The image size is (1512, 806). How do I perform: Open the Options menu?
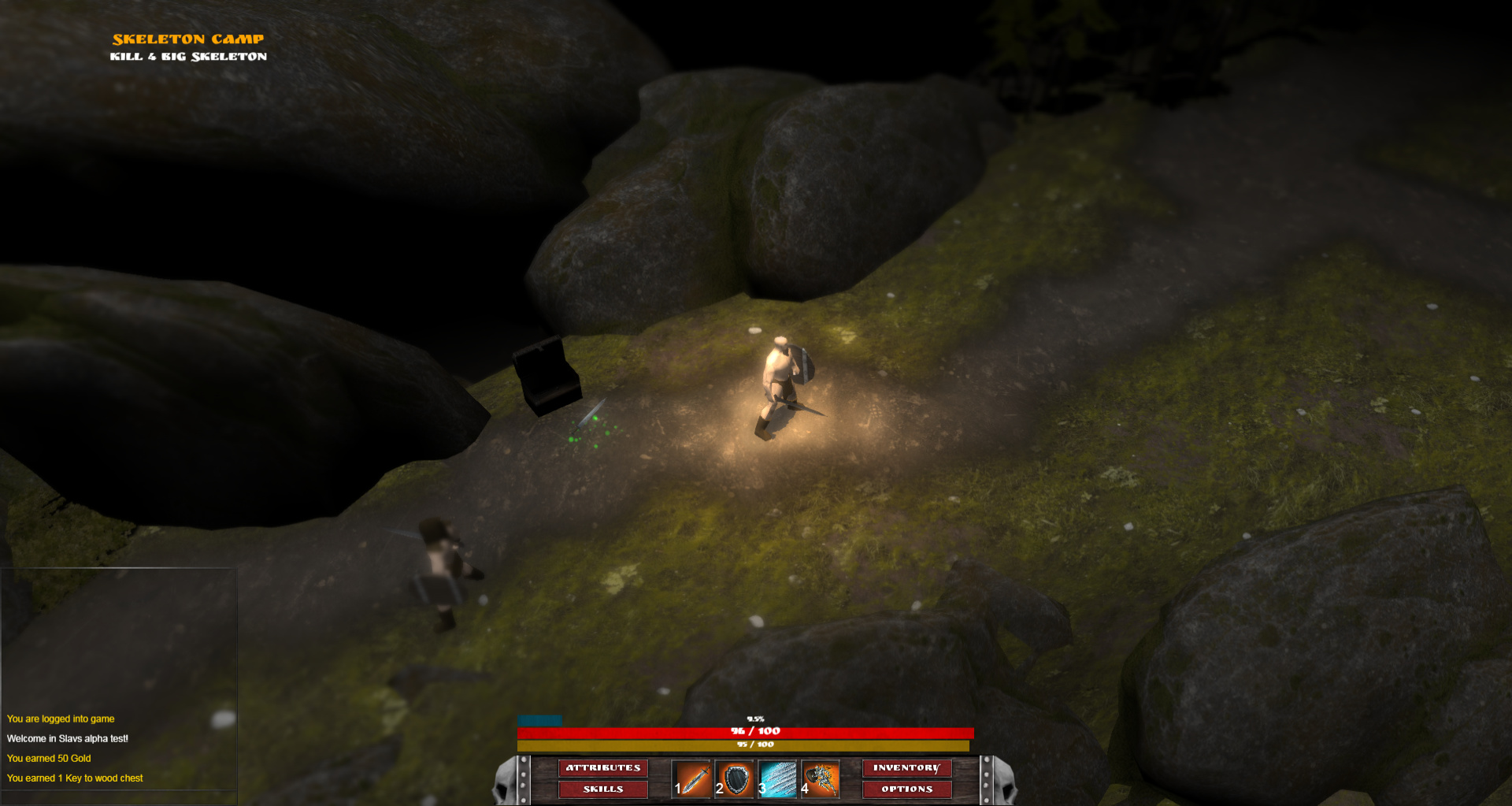click(x=906, y=789)
